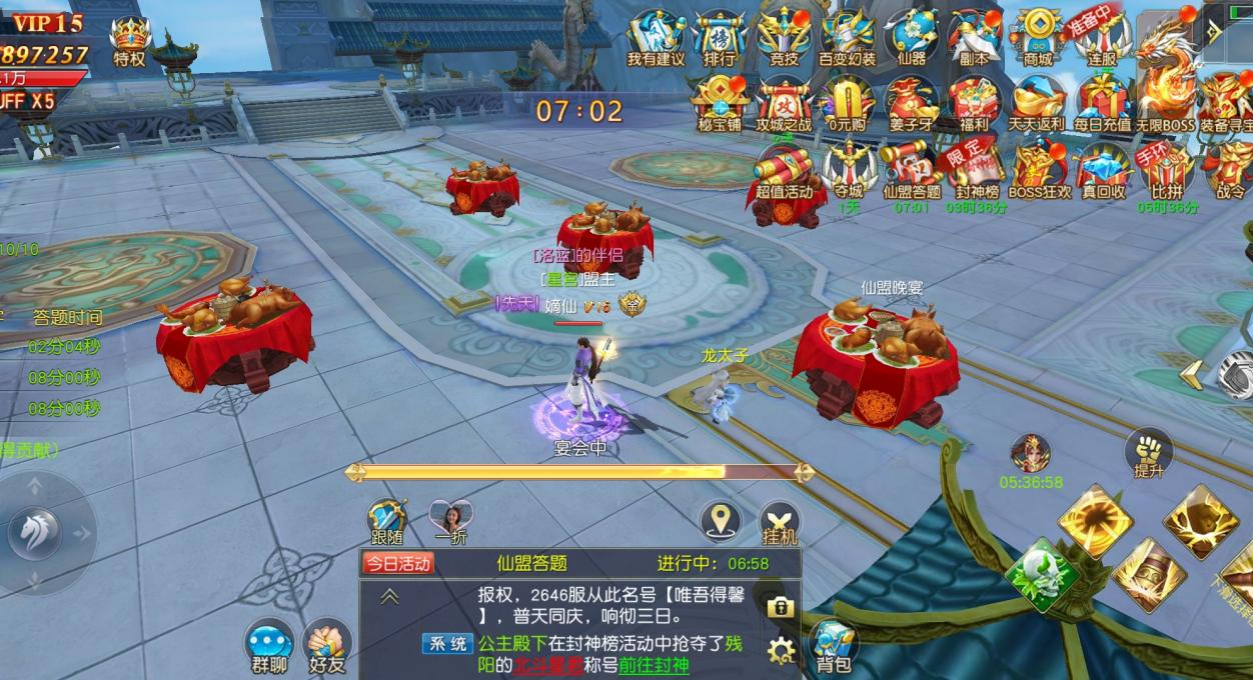Follow the 前往封神 link in chat
Viewport: 1253px width, 680px height.
654,666
